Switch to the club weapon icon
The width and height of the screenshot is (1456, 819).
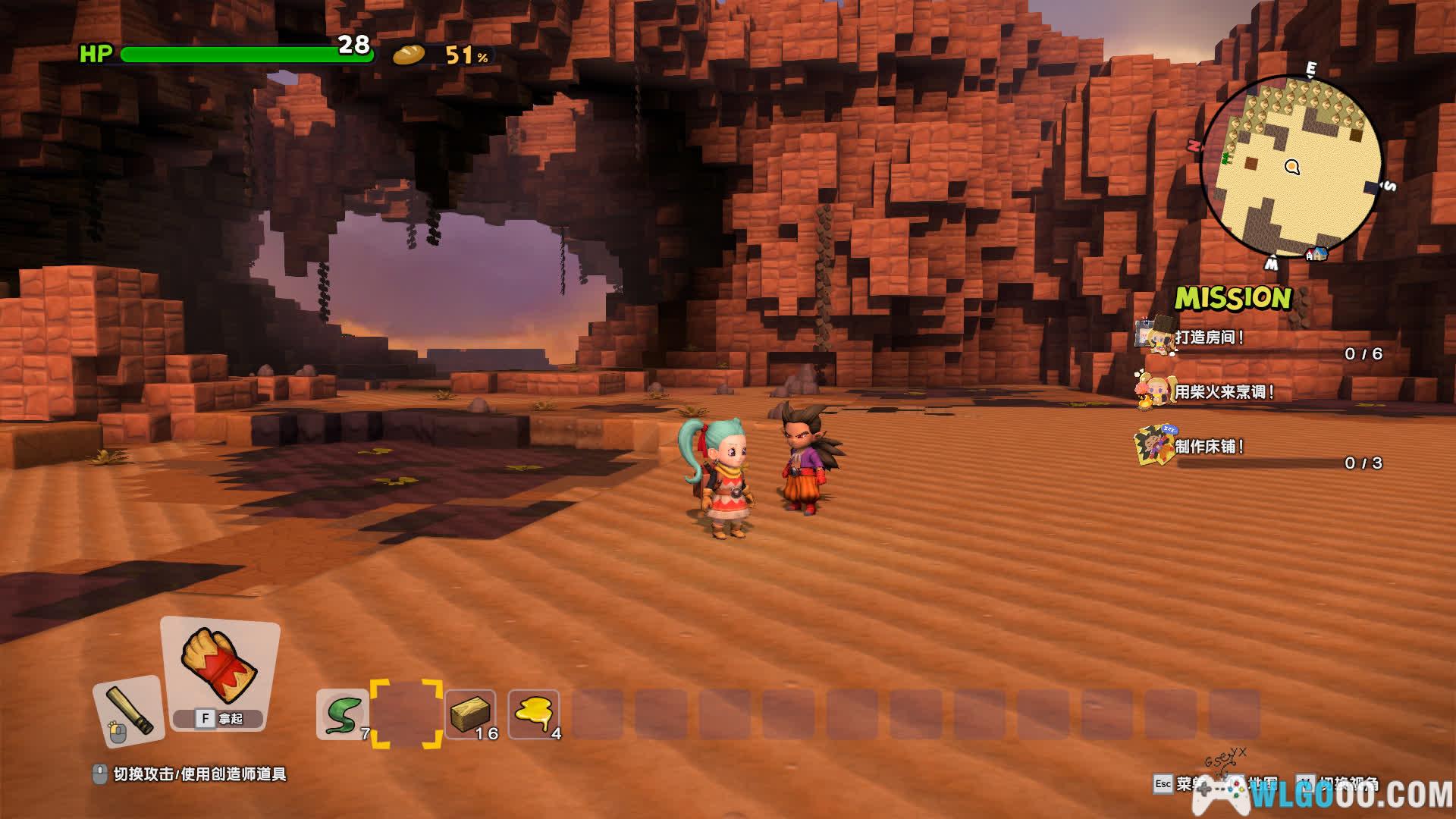(129, 711)
